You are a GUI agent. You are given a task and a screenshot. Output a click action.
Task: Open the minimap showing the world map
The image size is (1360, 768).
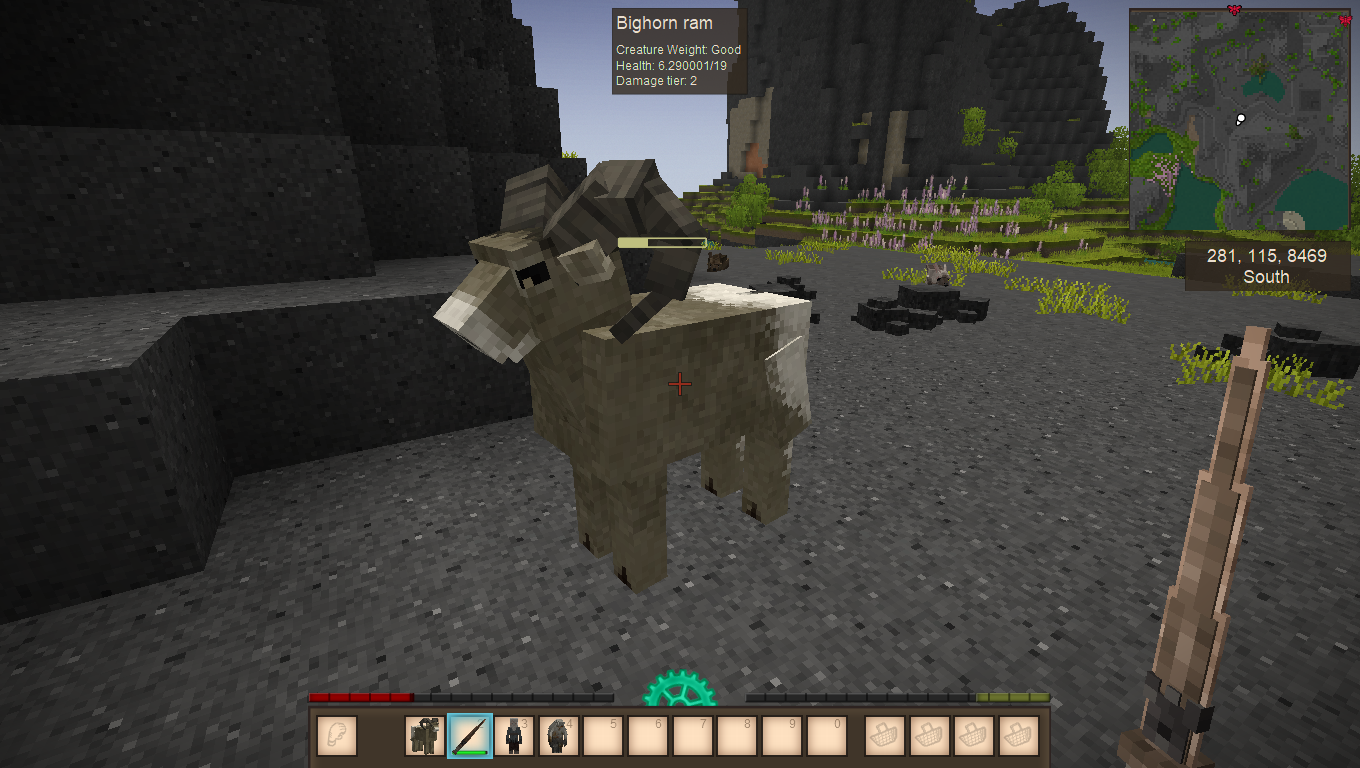click(1239, 120)
